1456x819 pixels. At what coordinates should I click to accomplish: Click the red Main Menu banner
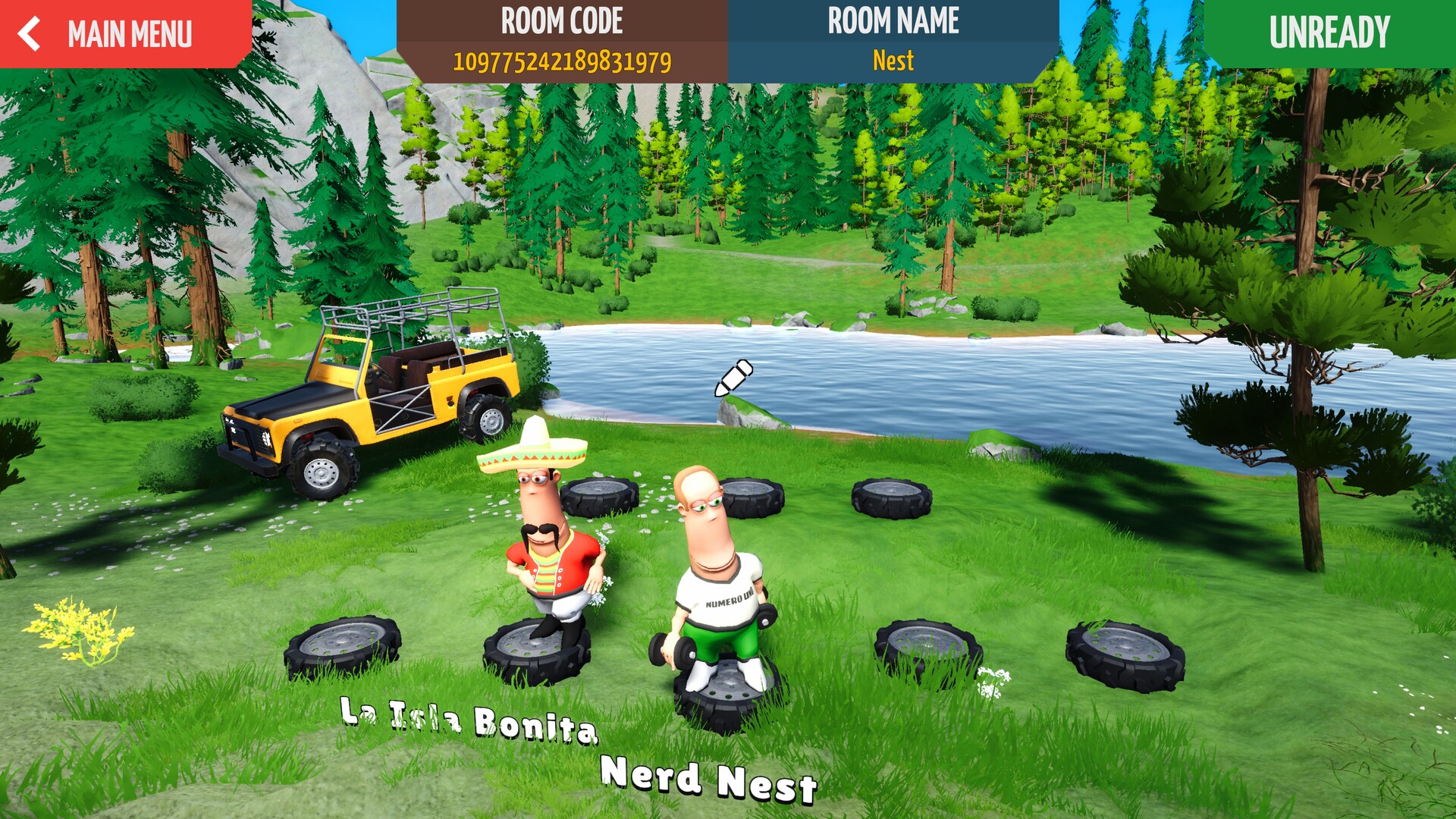125,32
